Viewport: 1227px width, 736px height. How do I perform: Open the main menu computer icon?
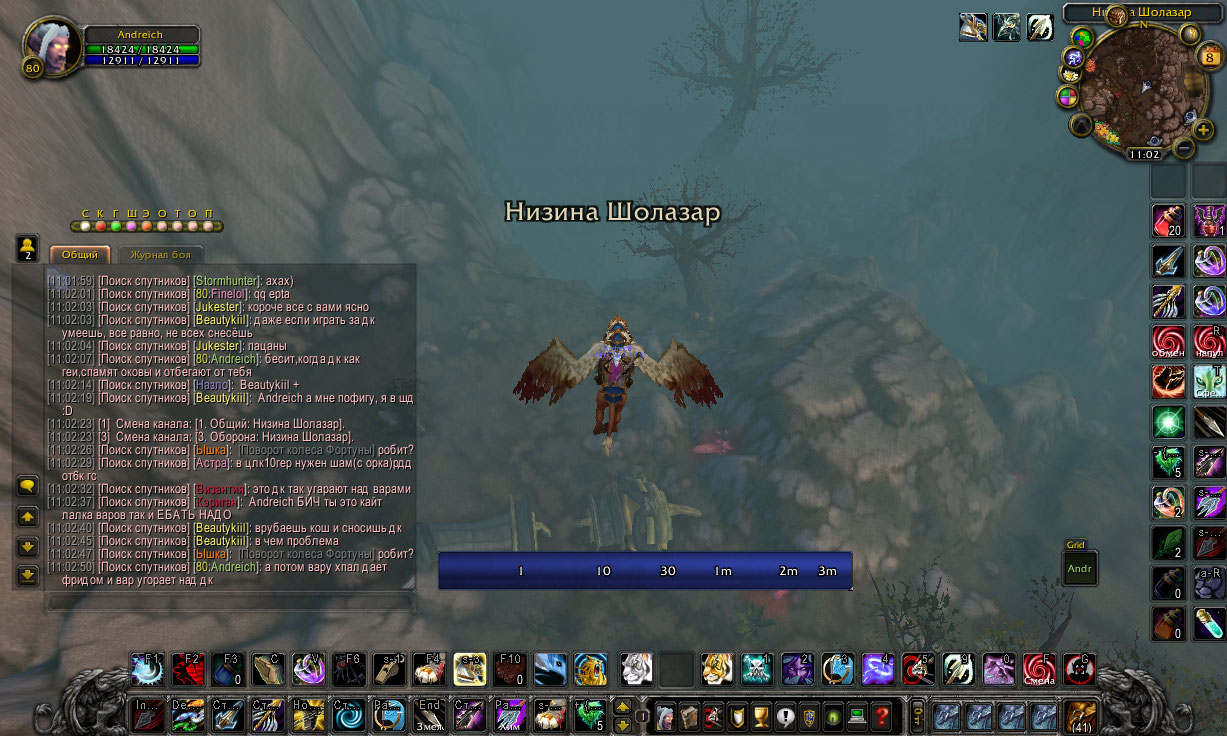(857, 716)
